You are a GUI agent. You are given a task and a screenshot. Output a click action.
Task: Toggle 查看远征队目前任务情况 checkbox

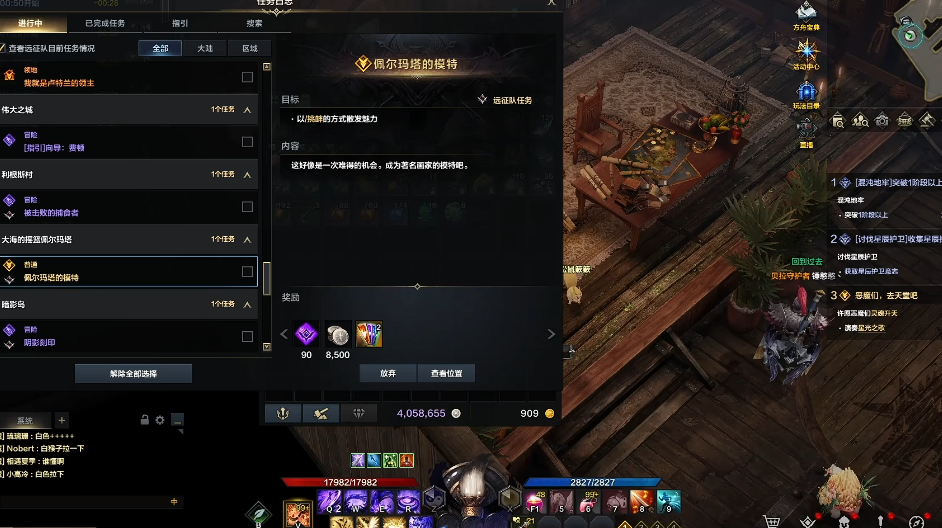point(3,48)
